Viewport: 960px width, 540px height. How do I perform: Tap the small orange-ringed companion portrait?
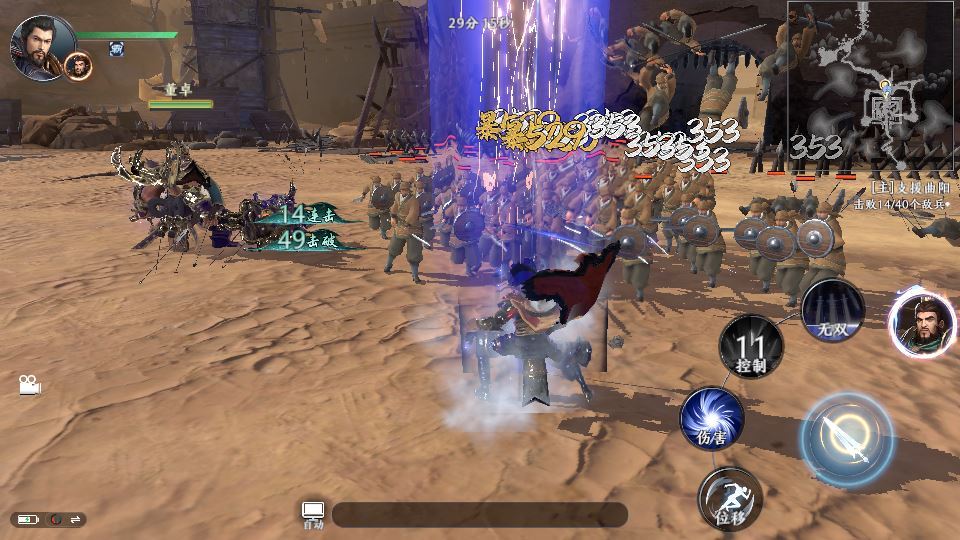78,67
